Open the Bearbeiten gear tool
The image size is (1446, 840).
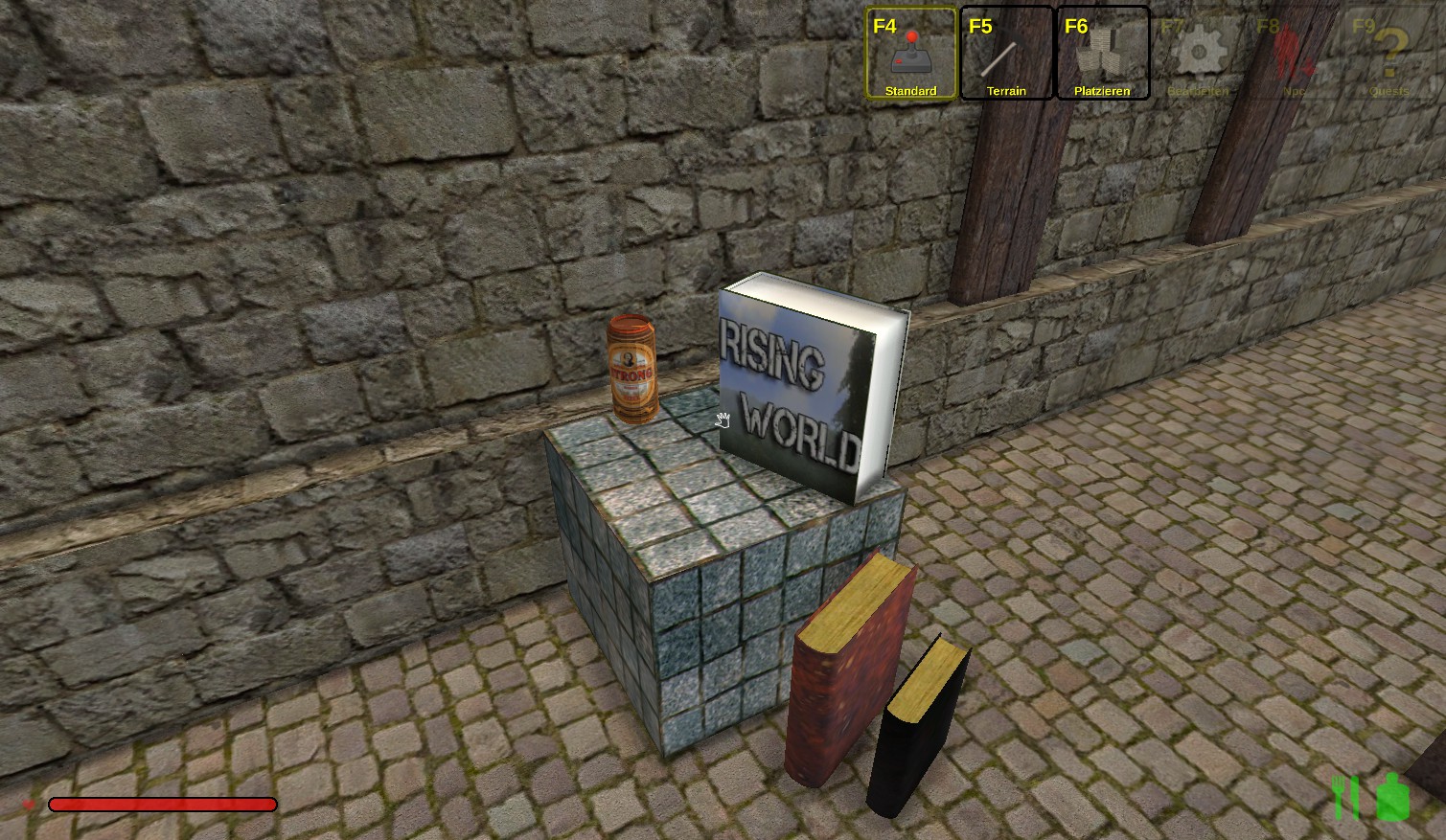coord(1198,54)
